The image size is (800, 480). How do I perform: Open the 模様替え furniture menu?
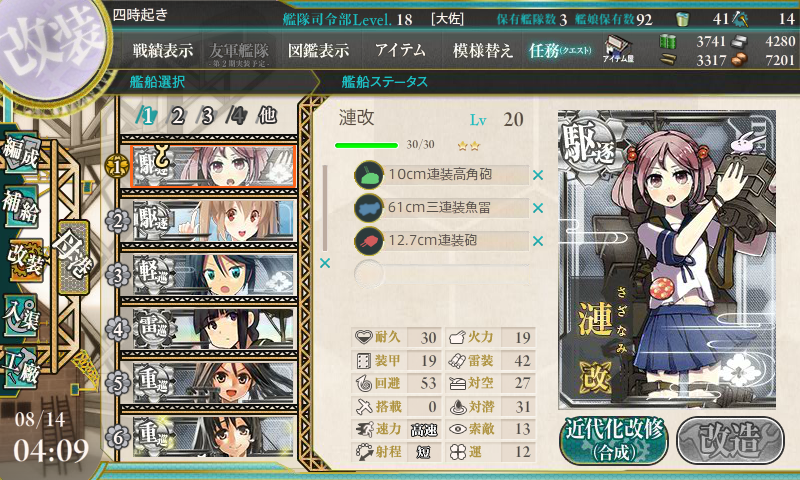pyautogui.click(x=483, y=50)
